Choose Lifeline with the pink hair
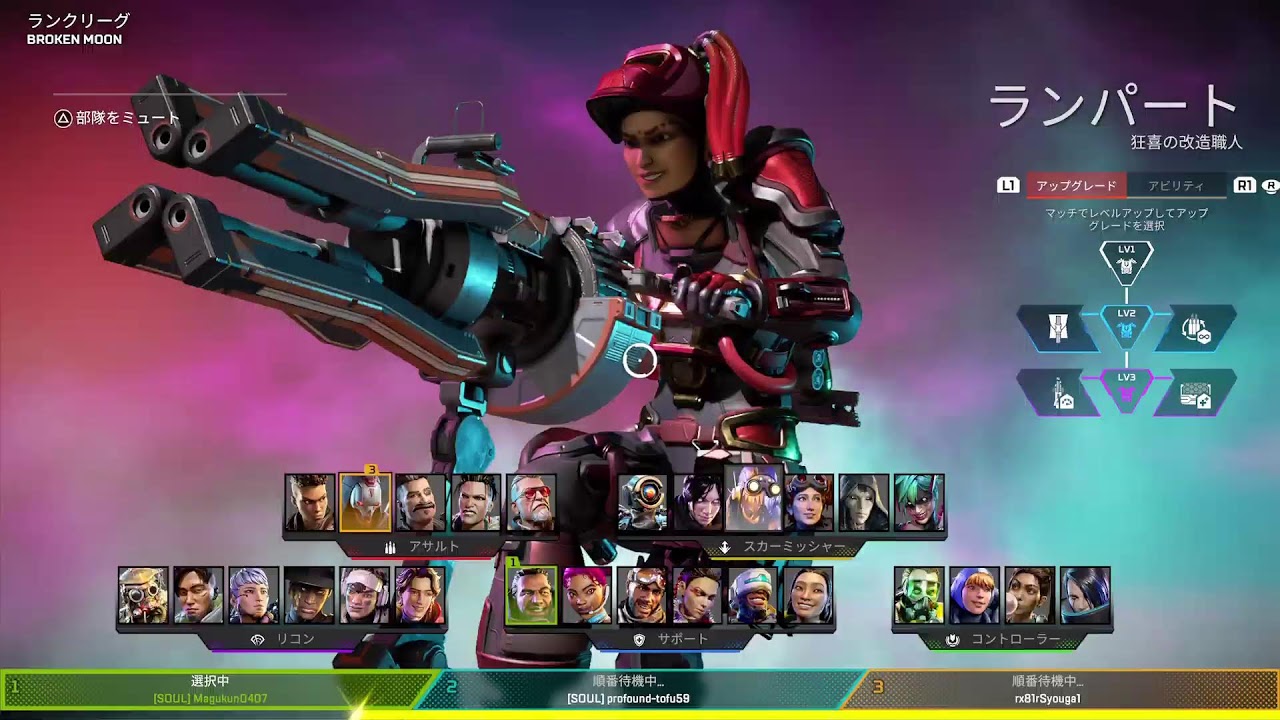Image resolution: width=1280 pixels, height=720 pixels. [x=587, y=596]
